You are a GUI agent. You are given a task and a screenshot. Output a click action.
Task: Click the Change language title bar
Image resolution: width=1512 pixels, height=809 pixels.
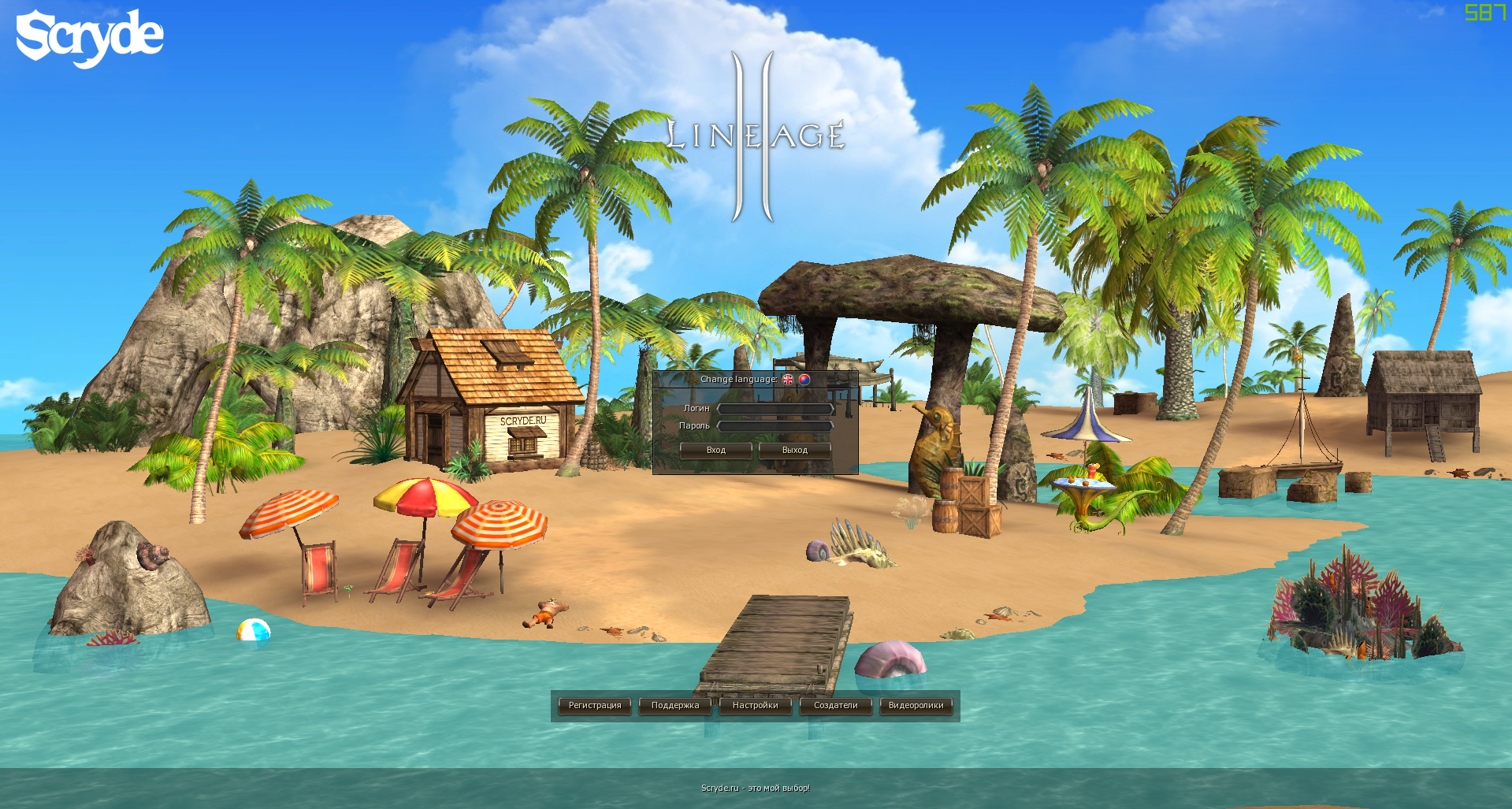(739, 379)
